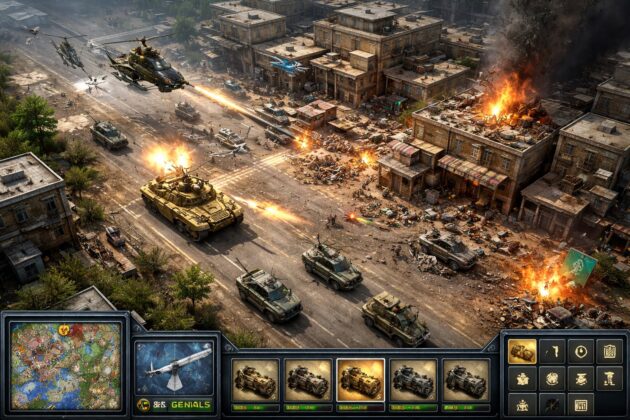This screenshot has height=420, width=630.
Task: Activate the round clock-like command icon
Action: (x=581, y=351)
